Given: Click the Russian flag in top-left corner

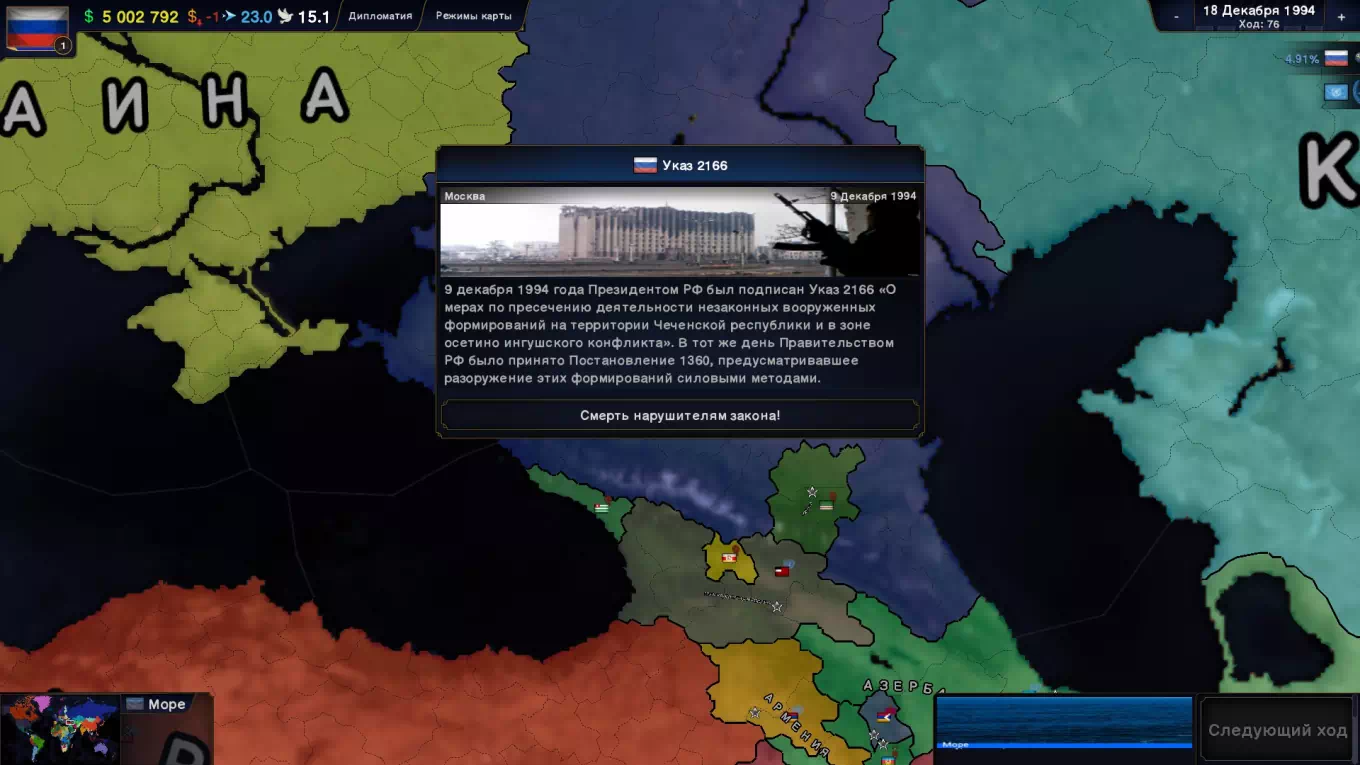Looking at the screenshot, I should pyautogui.click(x=37, y=27).
